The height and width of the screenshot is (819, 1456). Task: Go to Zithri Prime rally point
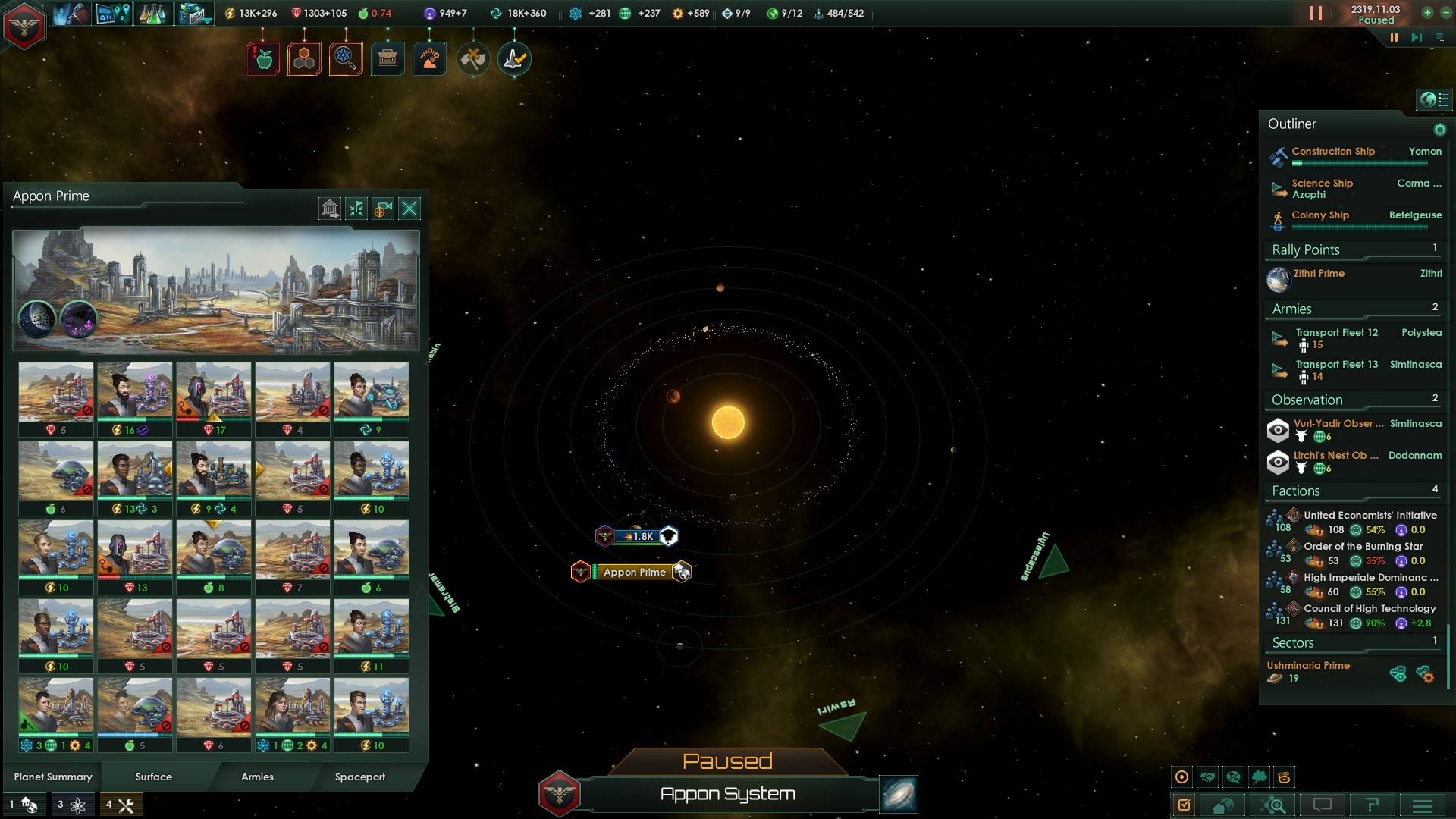1319,274
